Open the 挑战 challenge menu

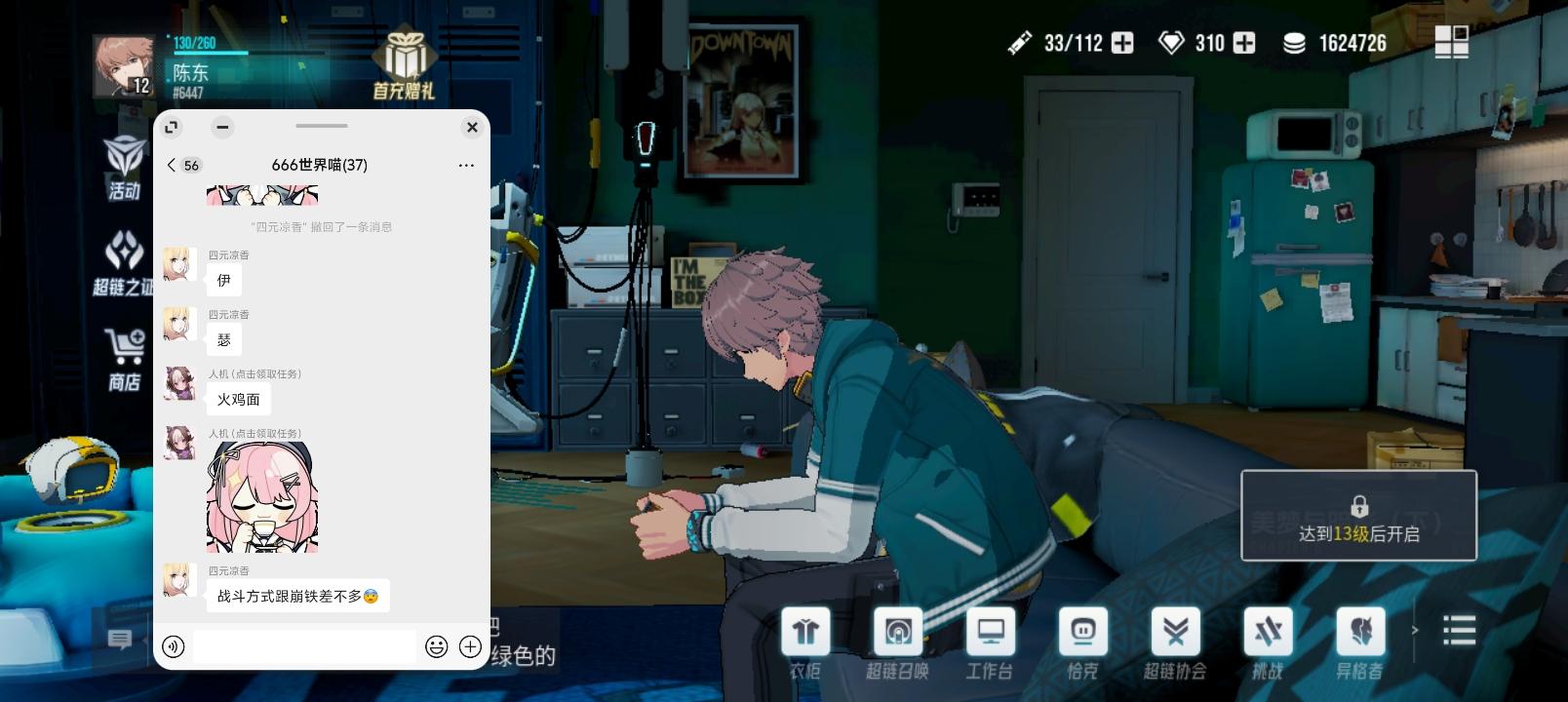[x=1268, y=639]
